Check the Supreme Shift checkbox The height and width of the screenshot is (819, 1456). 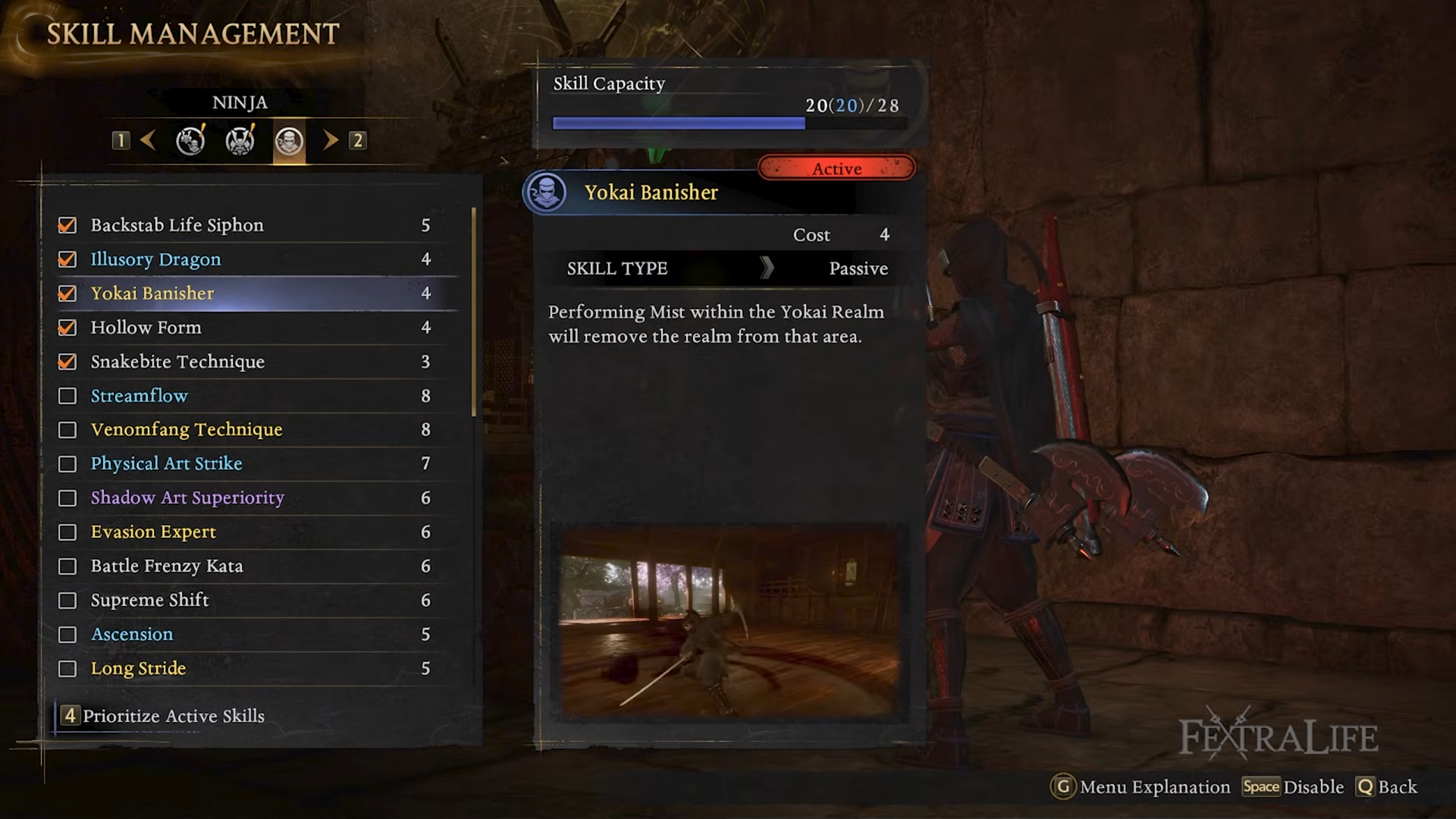(x=67, y=601)
